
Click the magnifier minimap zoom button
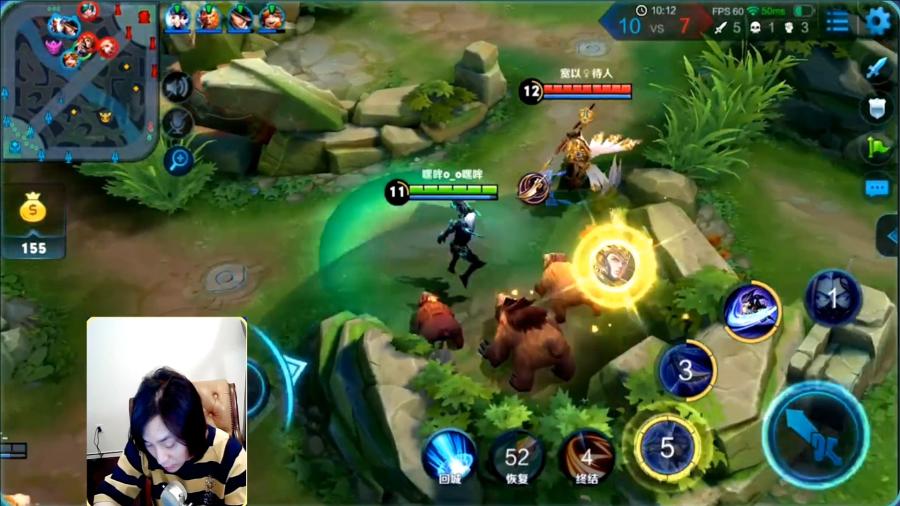pos(177,158)
